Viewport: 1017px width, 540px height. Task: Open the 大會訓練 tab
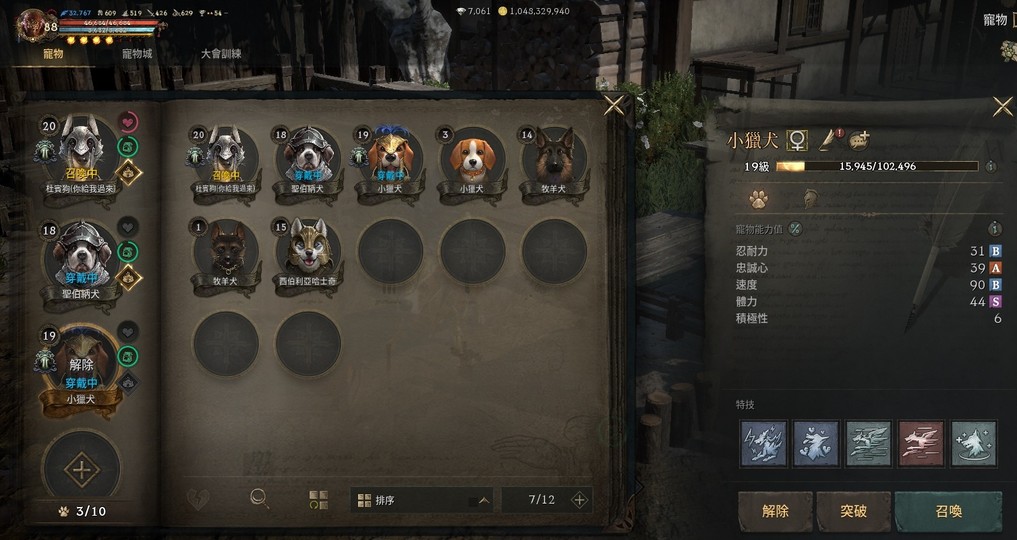point(221,53)
